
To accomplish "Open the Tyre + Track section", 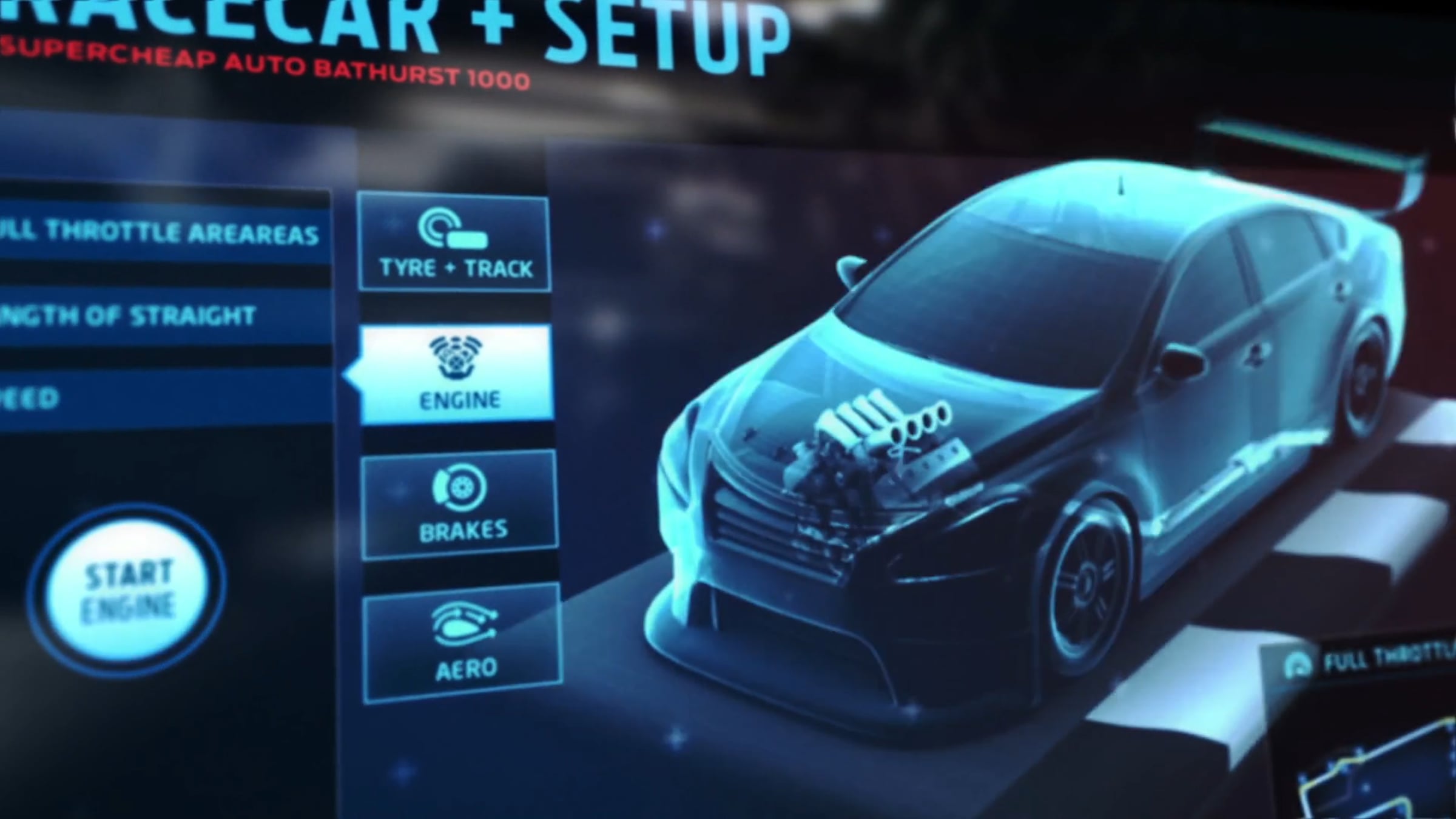I will pos(454,243).
